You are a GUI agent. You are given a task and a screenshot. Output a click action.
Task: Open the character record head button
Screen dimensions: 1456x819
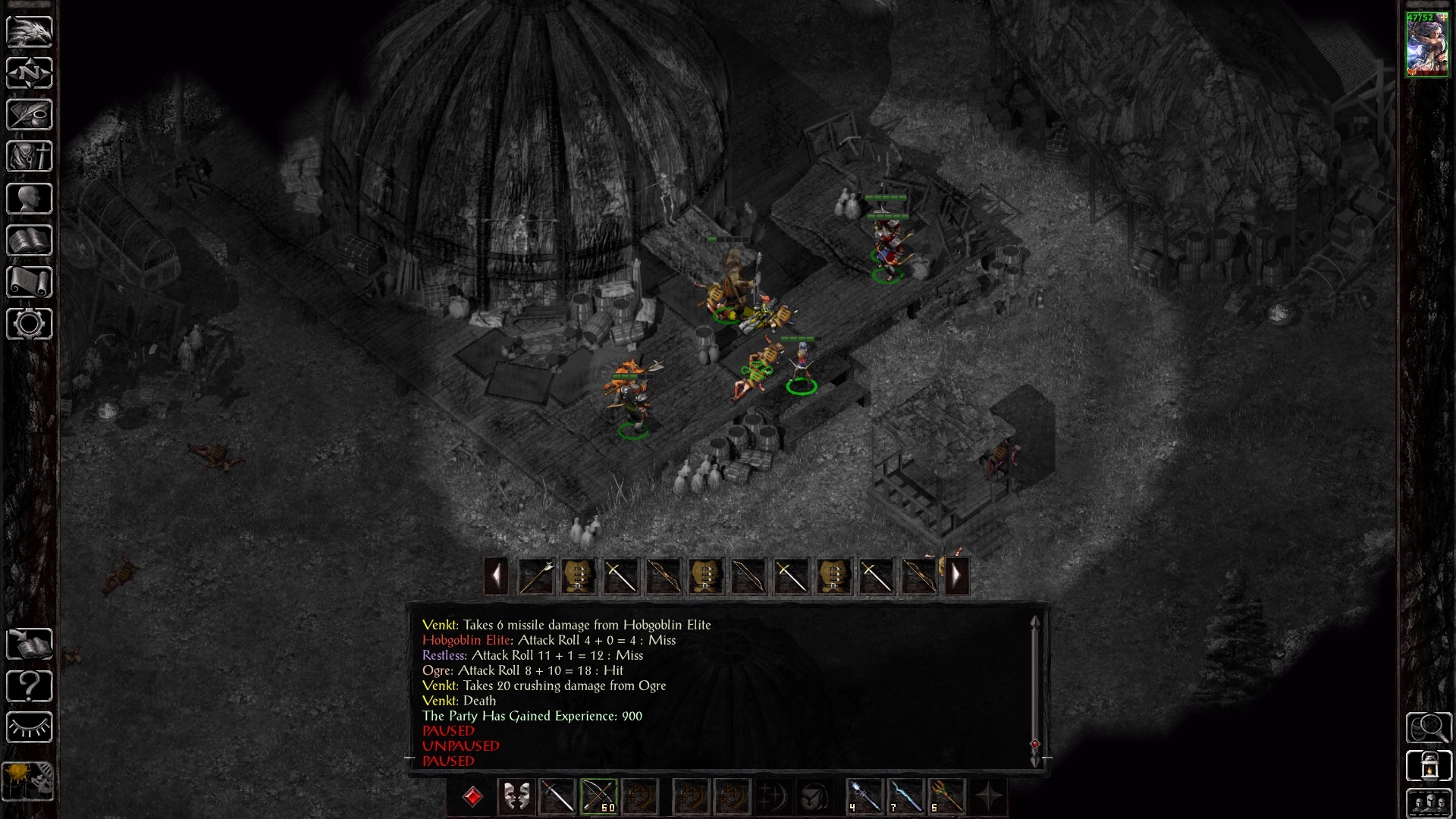pyautogui.click(x=30, y=199)
